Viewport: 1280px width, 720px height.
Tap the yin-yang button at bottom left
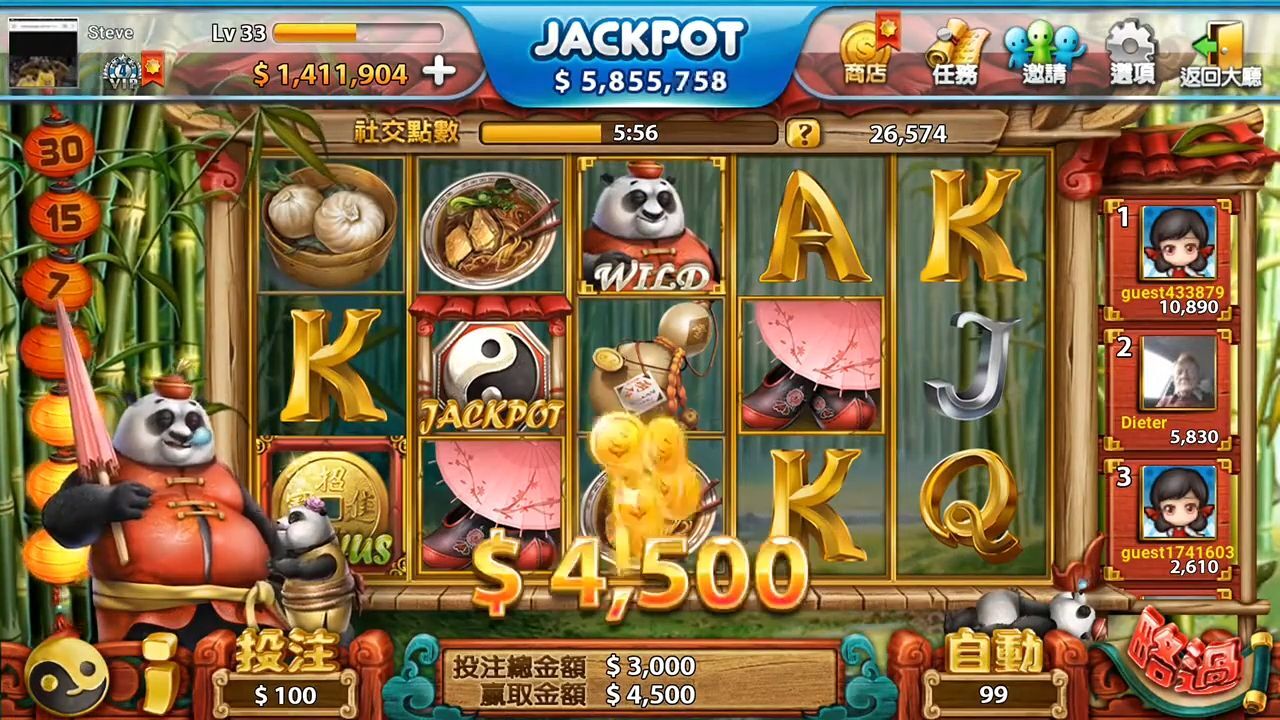click(67, 677)
